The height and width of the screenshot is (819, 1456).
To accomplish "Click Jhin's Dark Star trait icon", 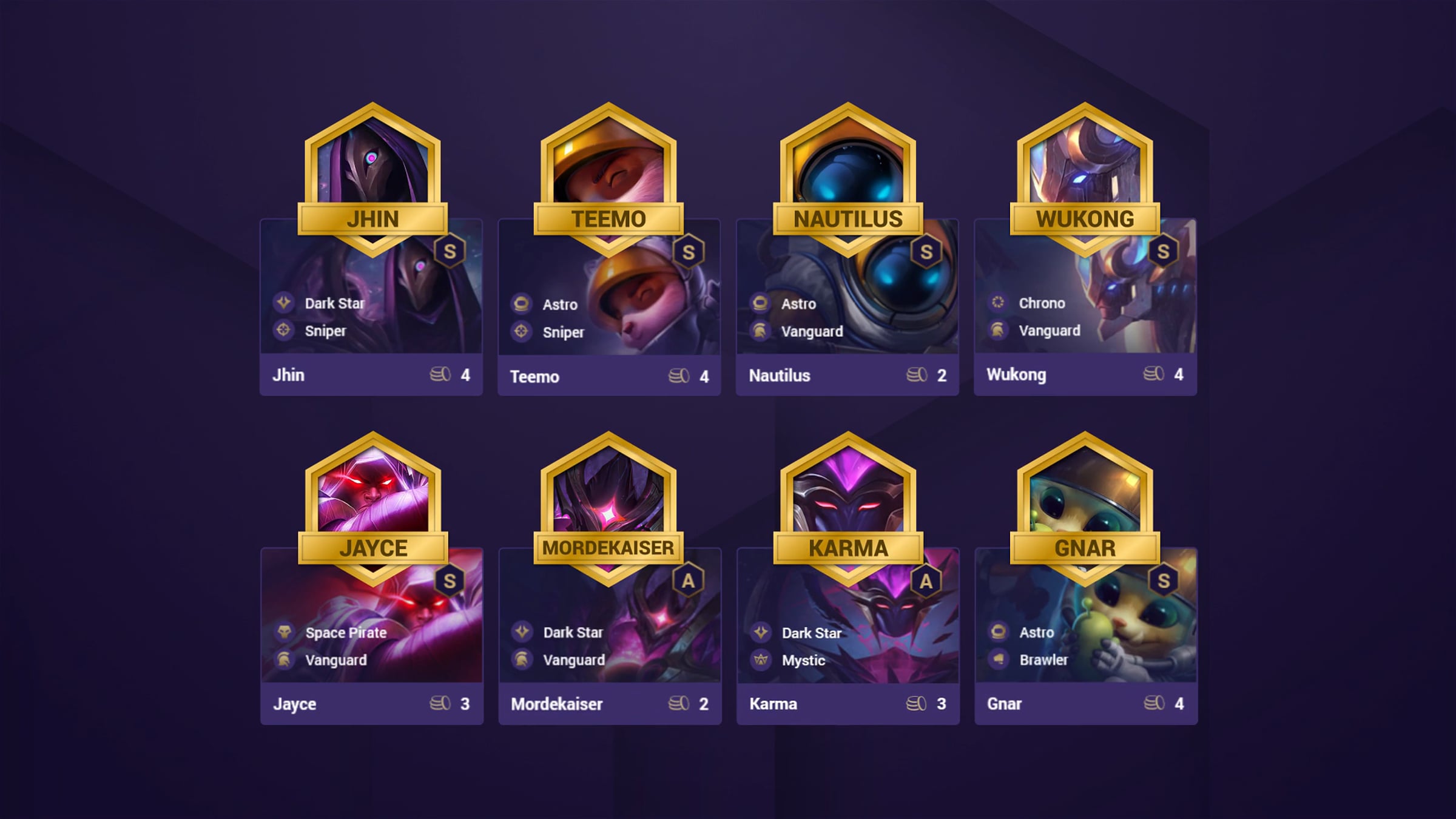I will (x=283, y=303).
